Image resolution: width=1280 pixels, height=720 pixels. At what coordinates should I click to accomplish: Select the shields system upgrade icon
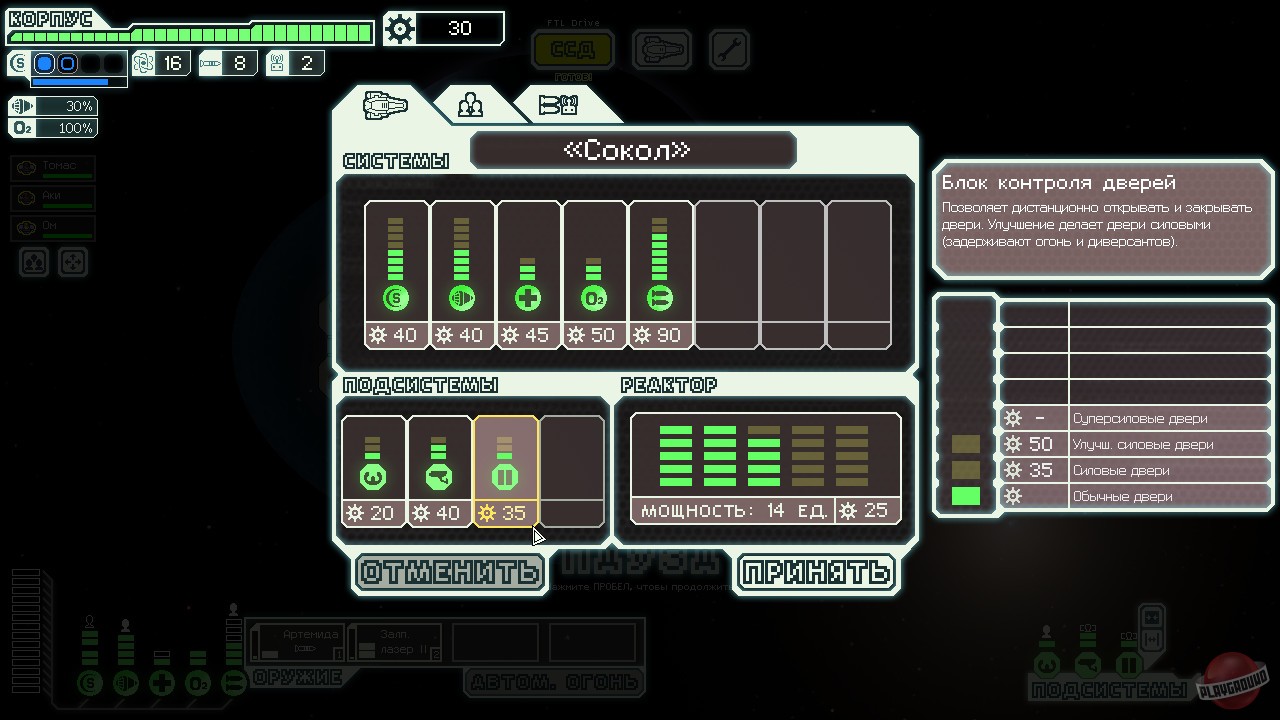(396, 297)
